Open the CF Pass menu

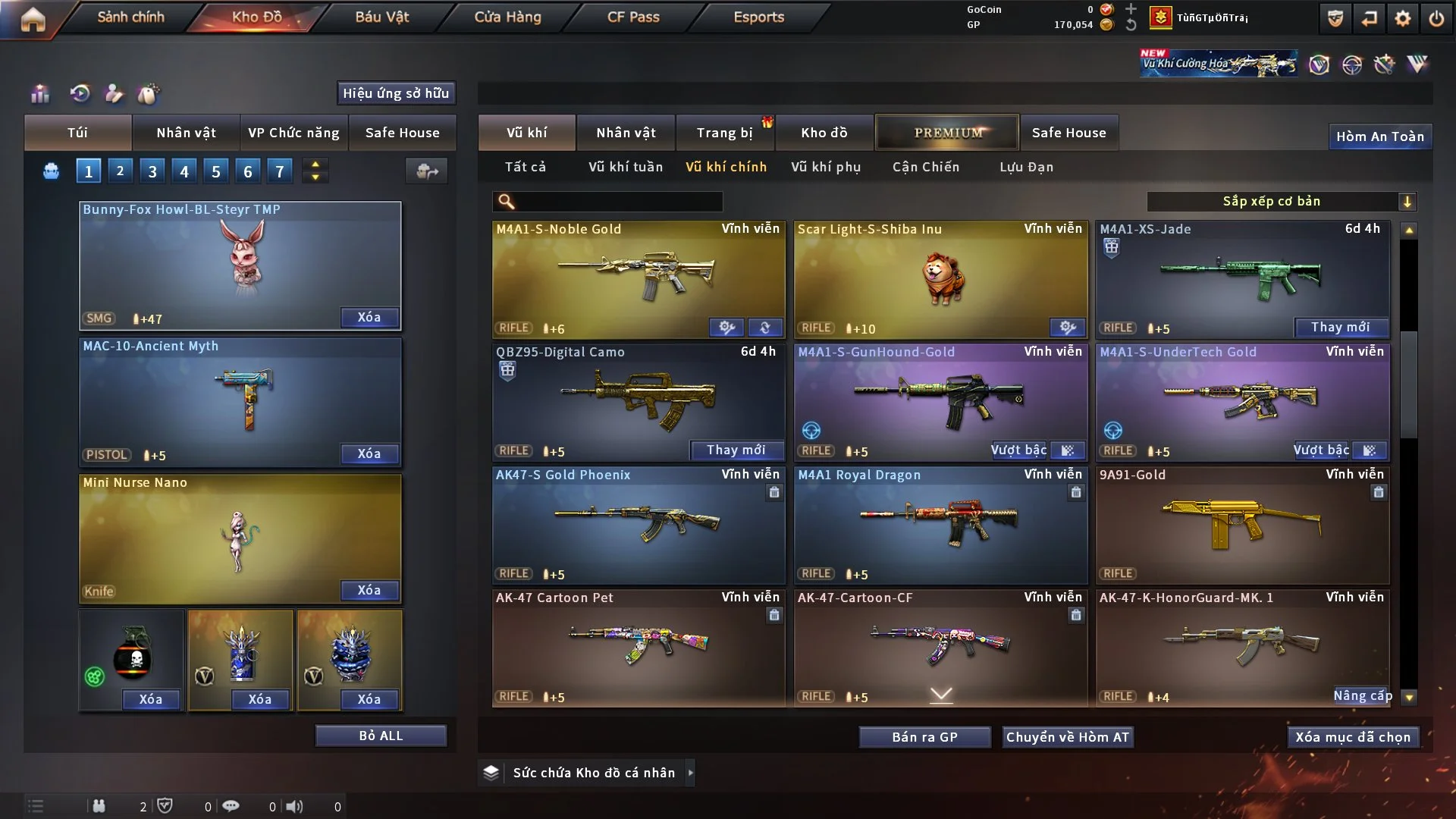click(x=633, y=17)
